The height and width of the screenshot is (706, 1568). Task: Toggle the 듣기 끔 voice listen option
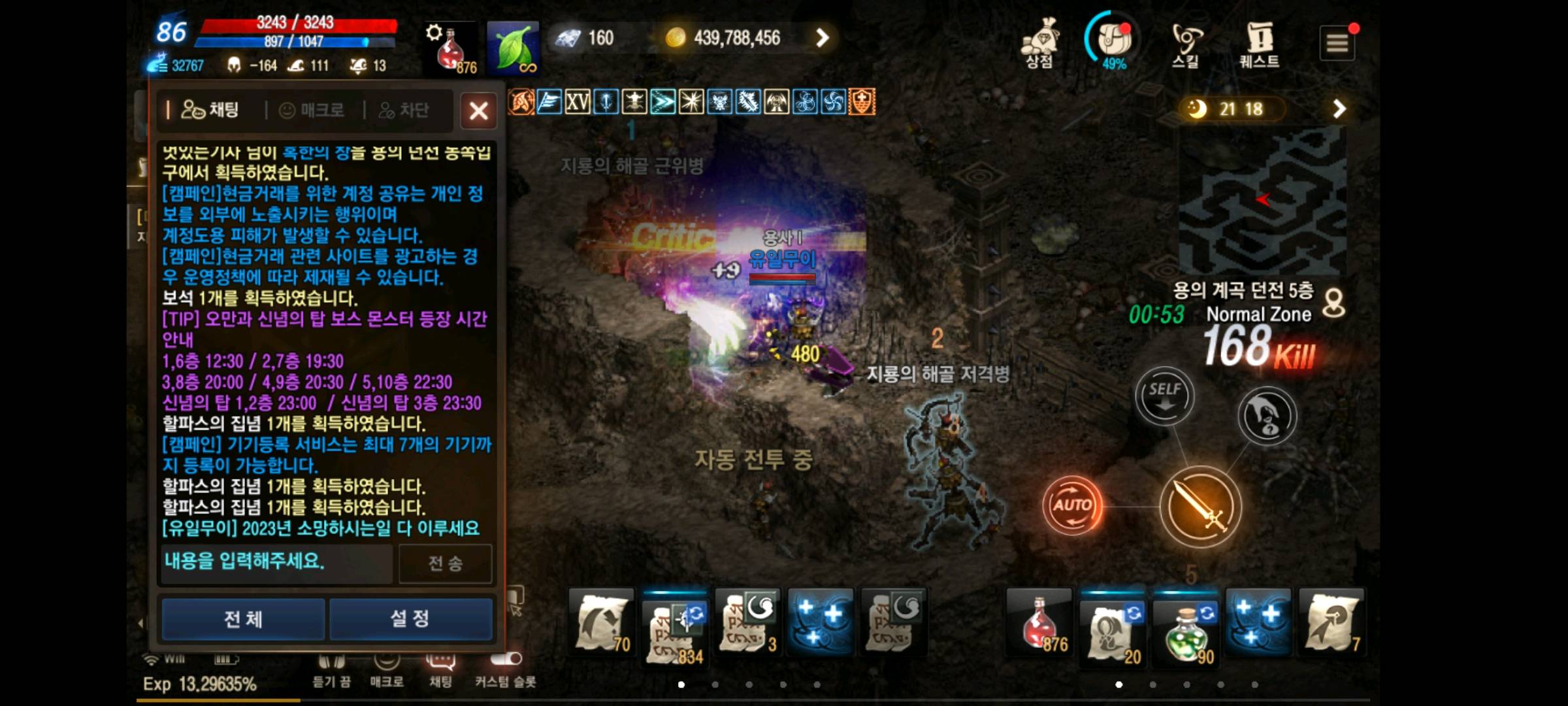click(333, 667)
